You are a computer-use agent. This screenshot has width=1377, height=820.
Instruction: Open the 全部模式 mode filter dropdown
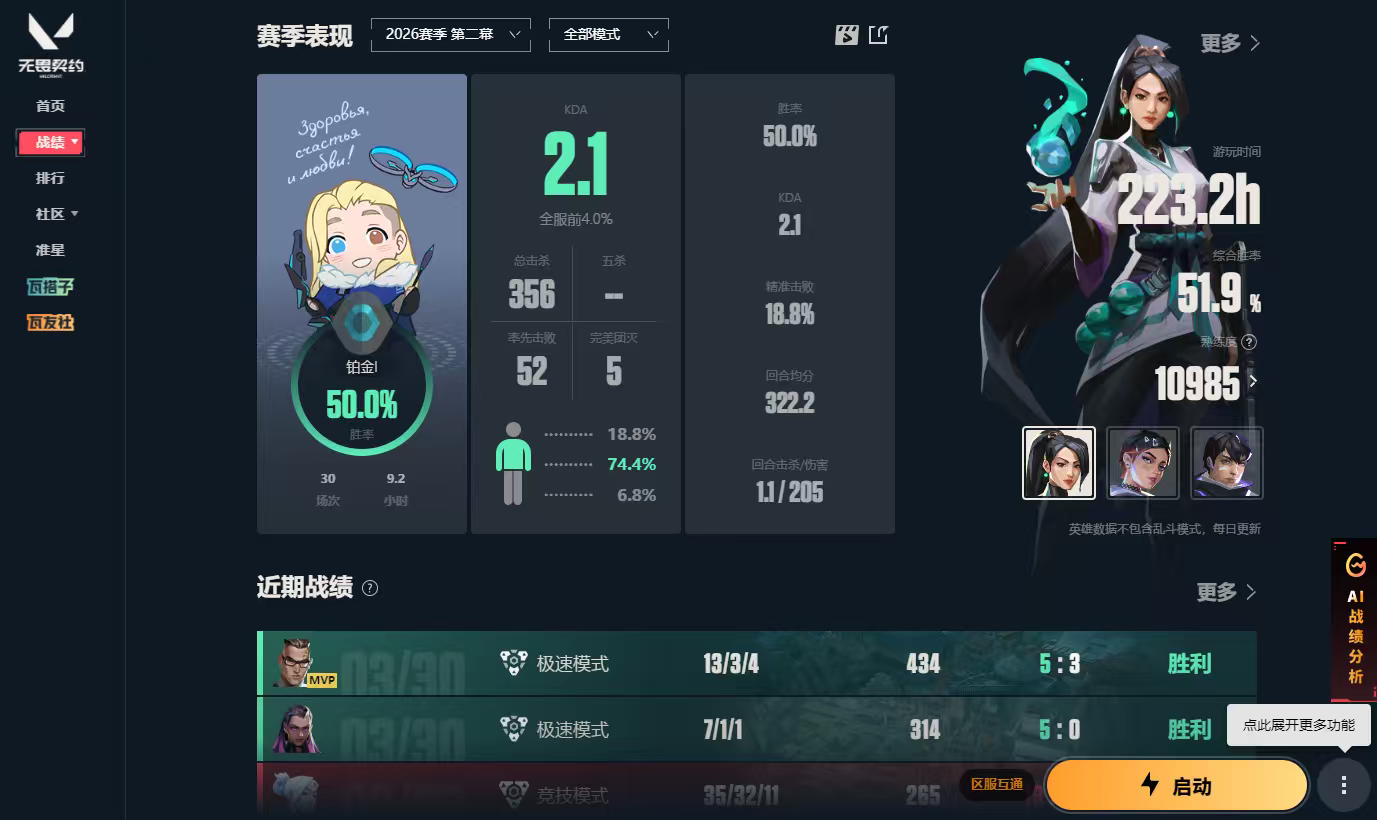click(608, 34)
